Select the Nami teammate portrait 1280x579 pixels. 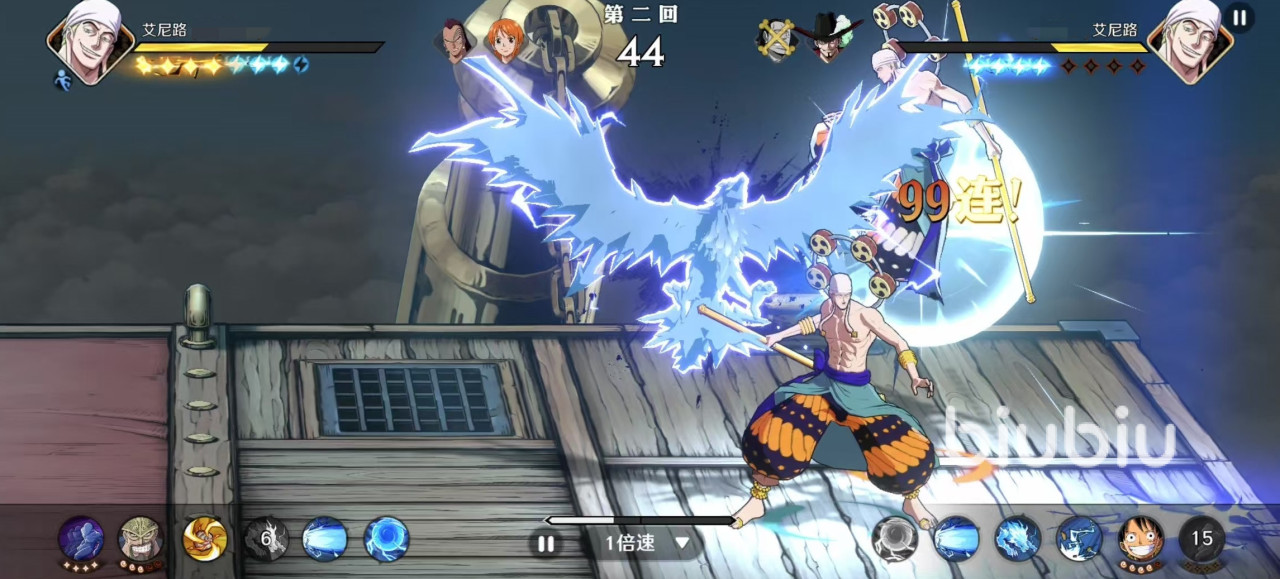tap(506, 41)
